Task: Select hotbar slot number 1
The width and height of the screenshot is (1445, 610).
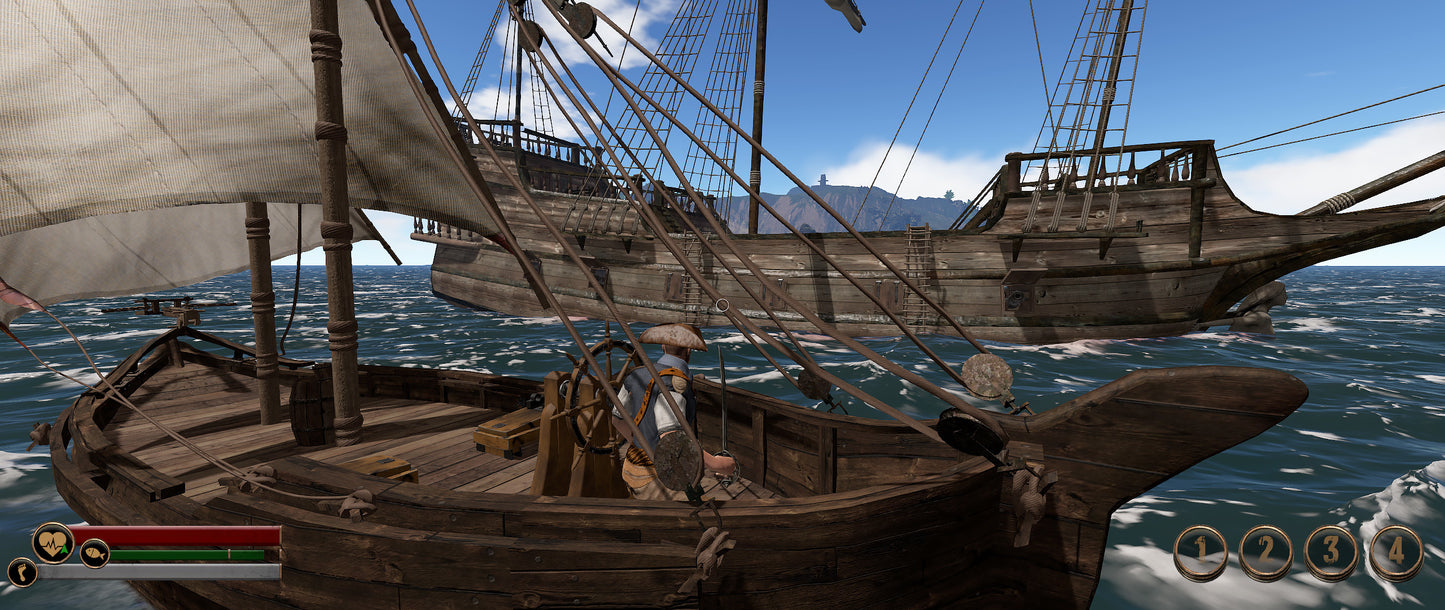Action: pos(1200,553)
